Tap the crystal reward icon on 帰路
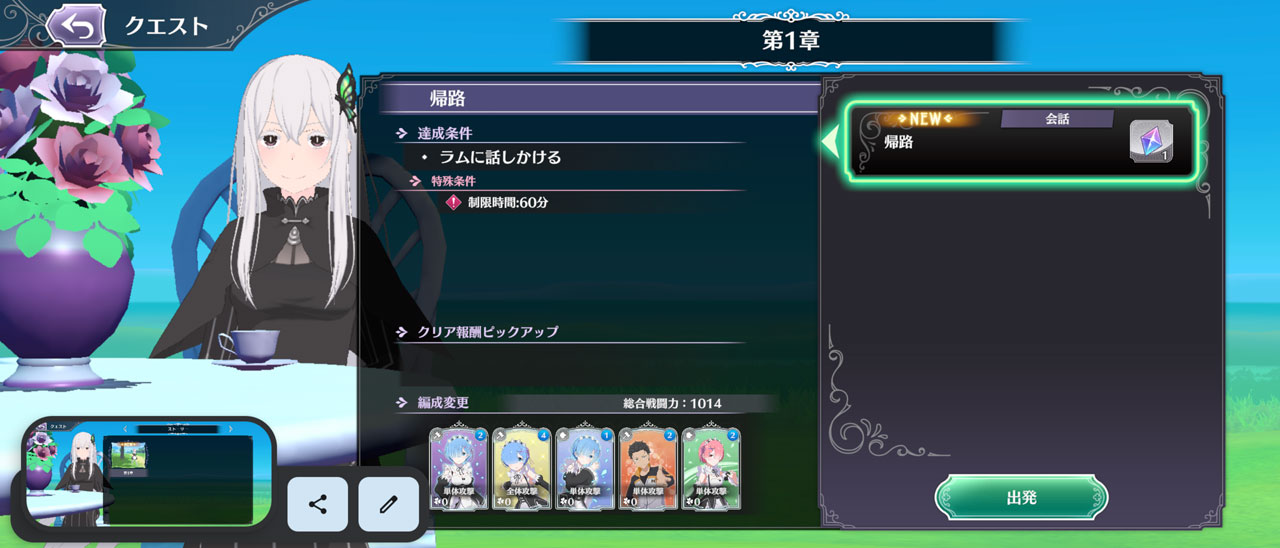 click(x=1151, y=141)
